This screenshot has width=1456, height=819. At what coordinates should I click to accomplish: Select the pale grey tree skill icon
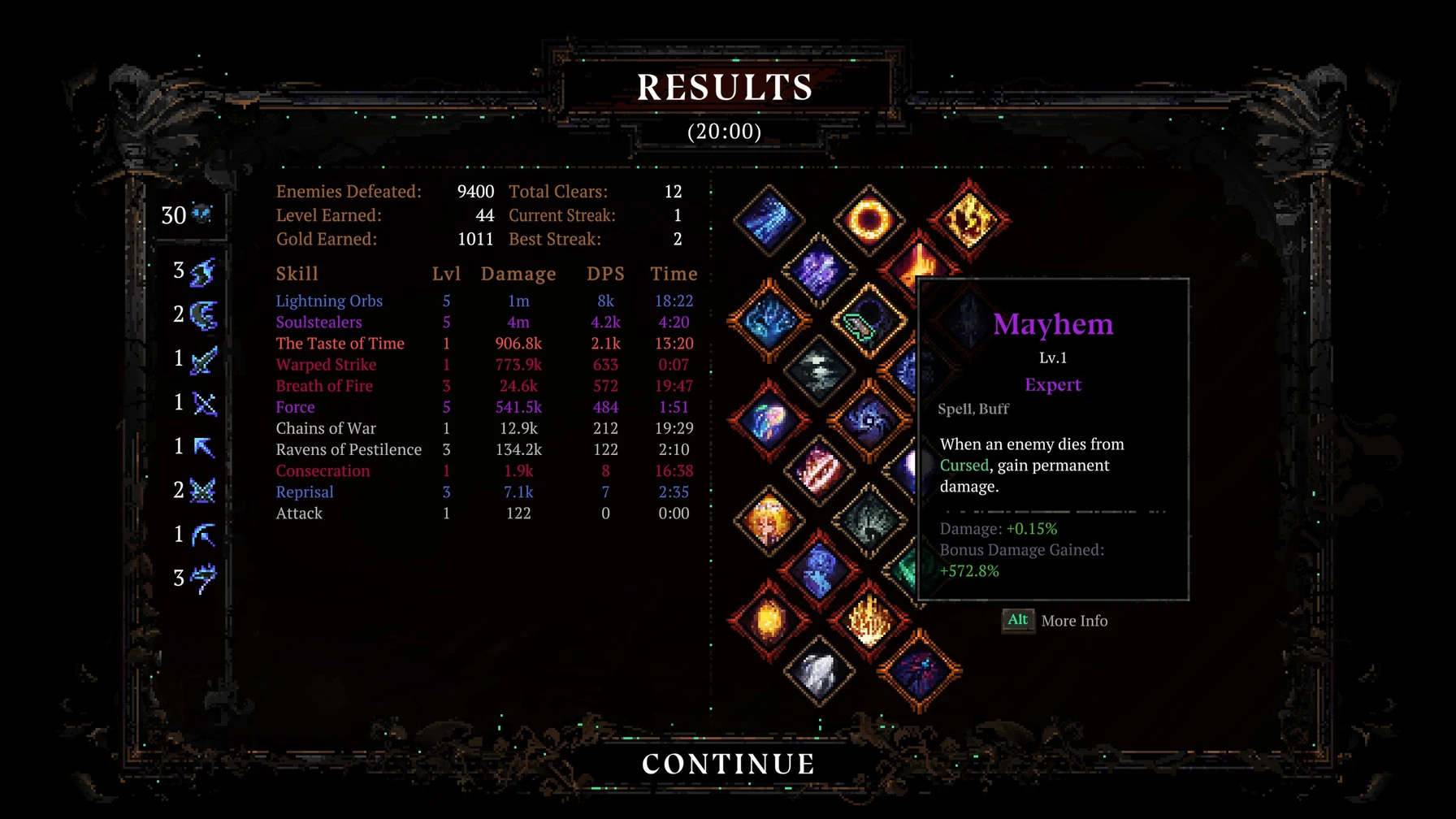coord(869,521)
